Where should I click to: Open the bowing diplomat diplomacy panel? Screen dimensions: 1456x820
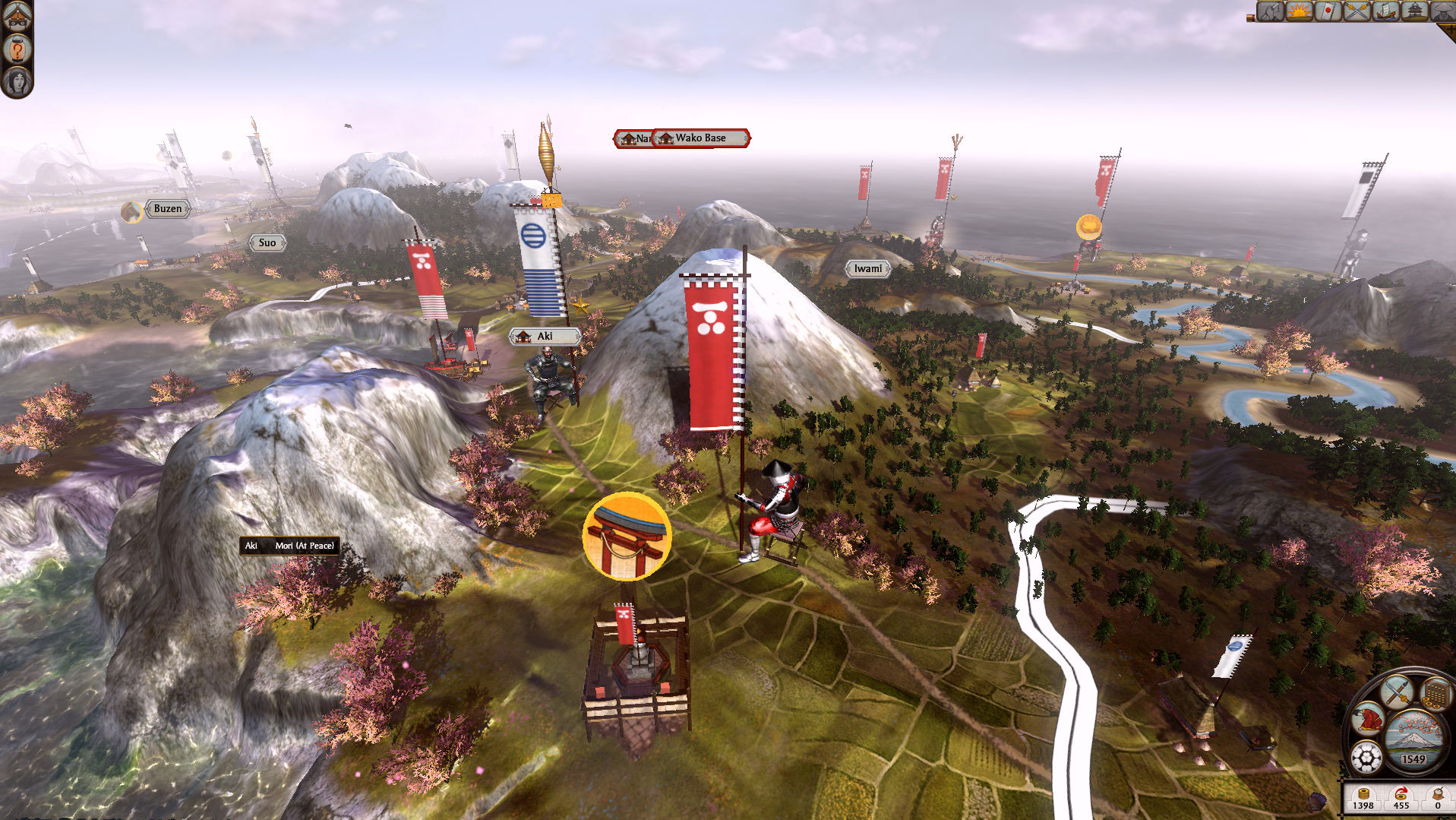pyautogui.click(x=1369, y=718)
